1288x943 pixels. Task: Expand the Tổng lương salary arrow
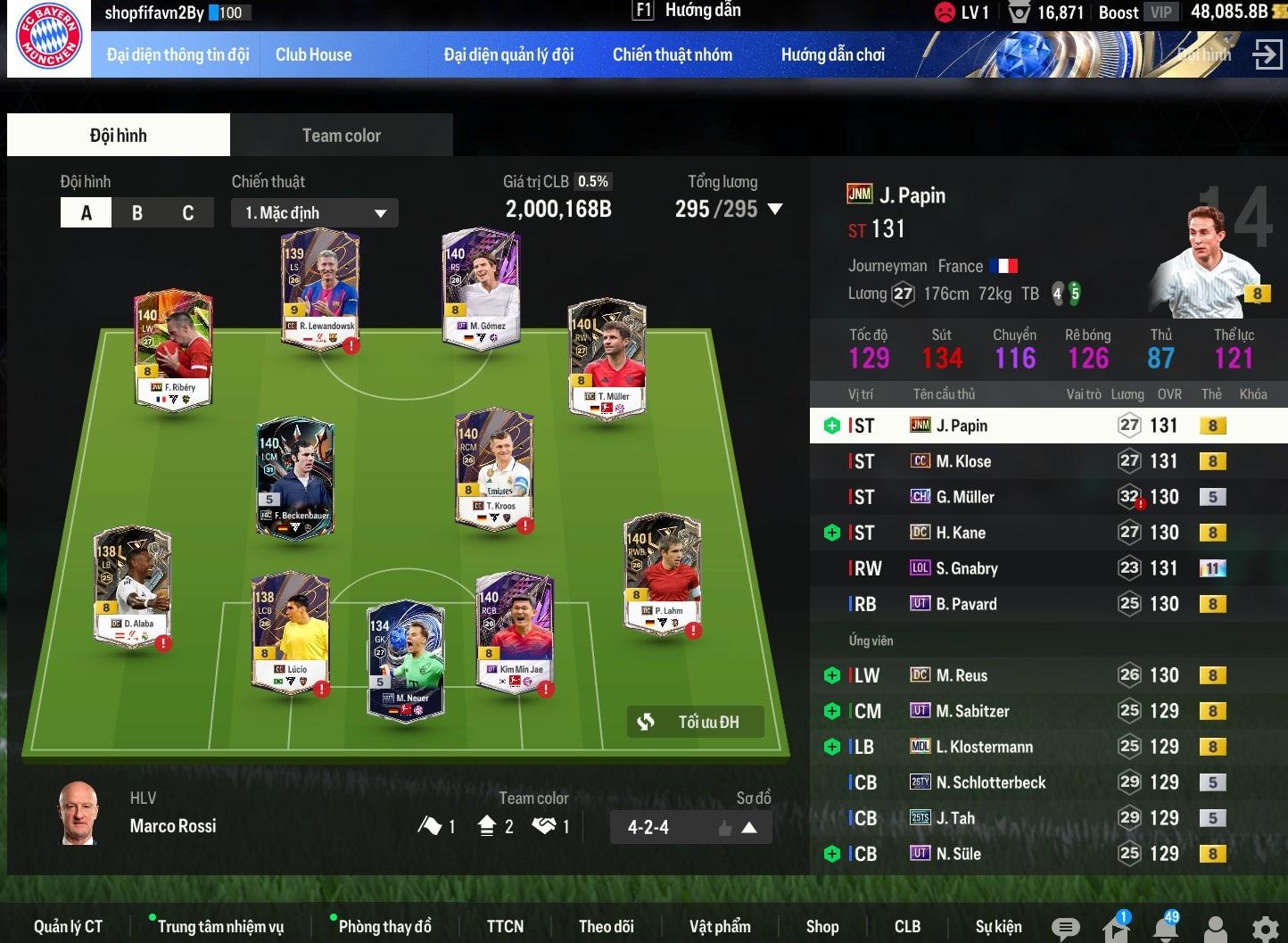coord(775,210)
